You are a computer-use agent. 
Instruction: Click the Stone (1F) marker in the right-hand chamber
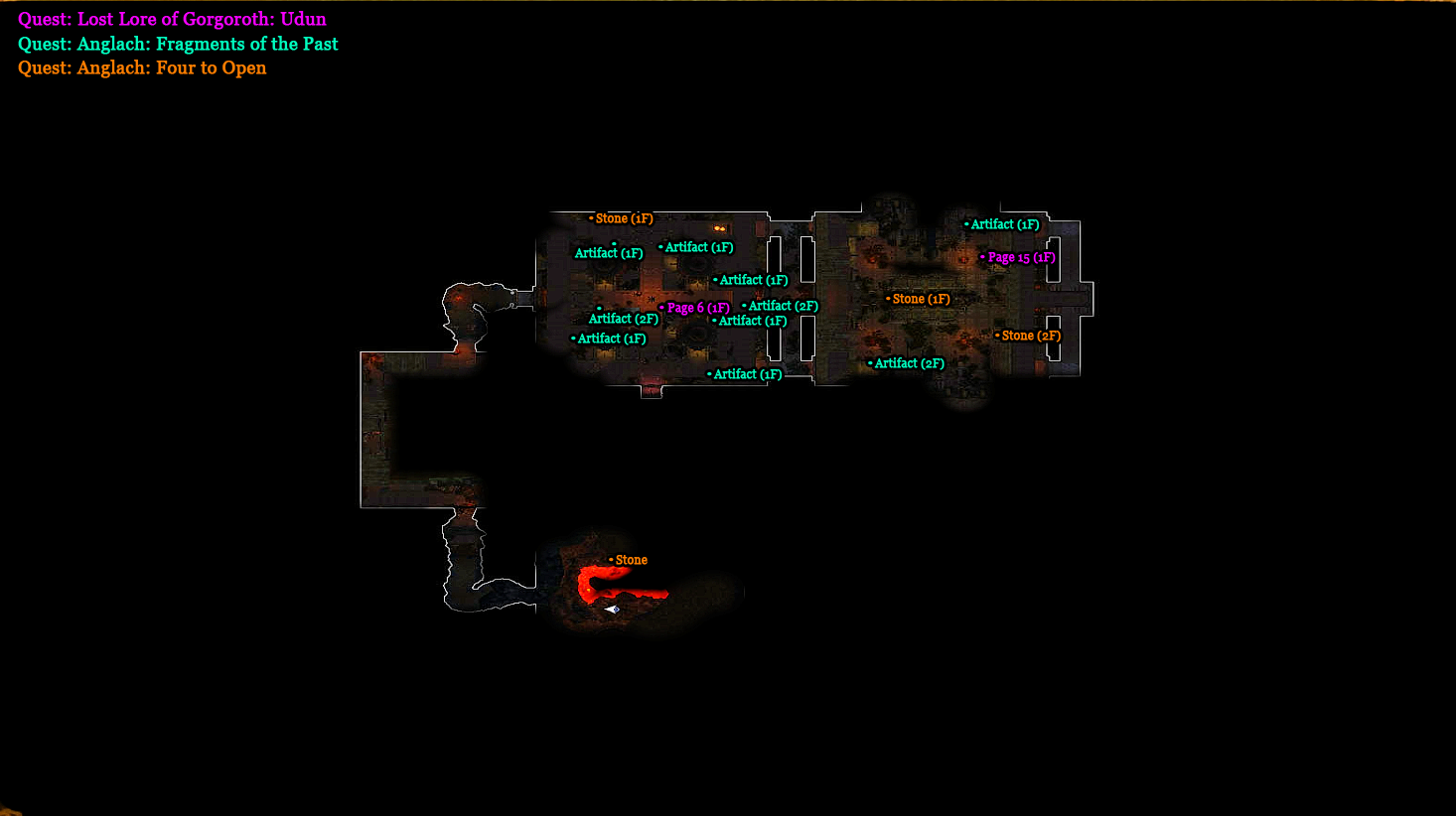[x=921, y=298]
